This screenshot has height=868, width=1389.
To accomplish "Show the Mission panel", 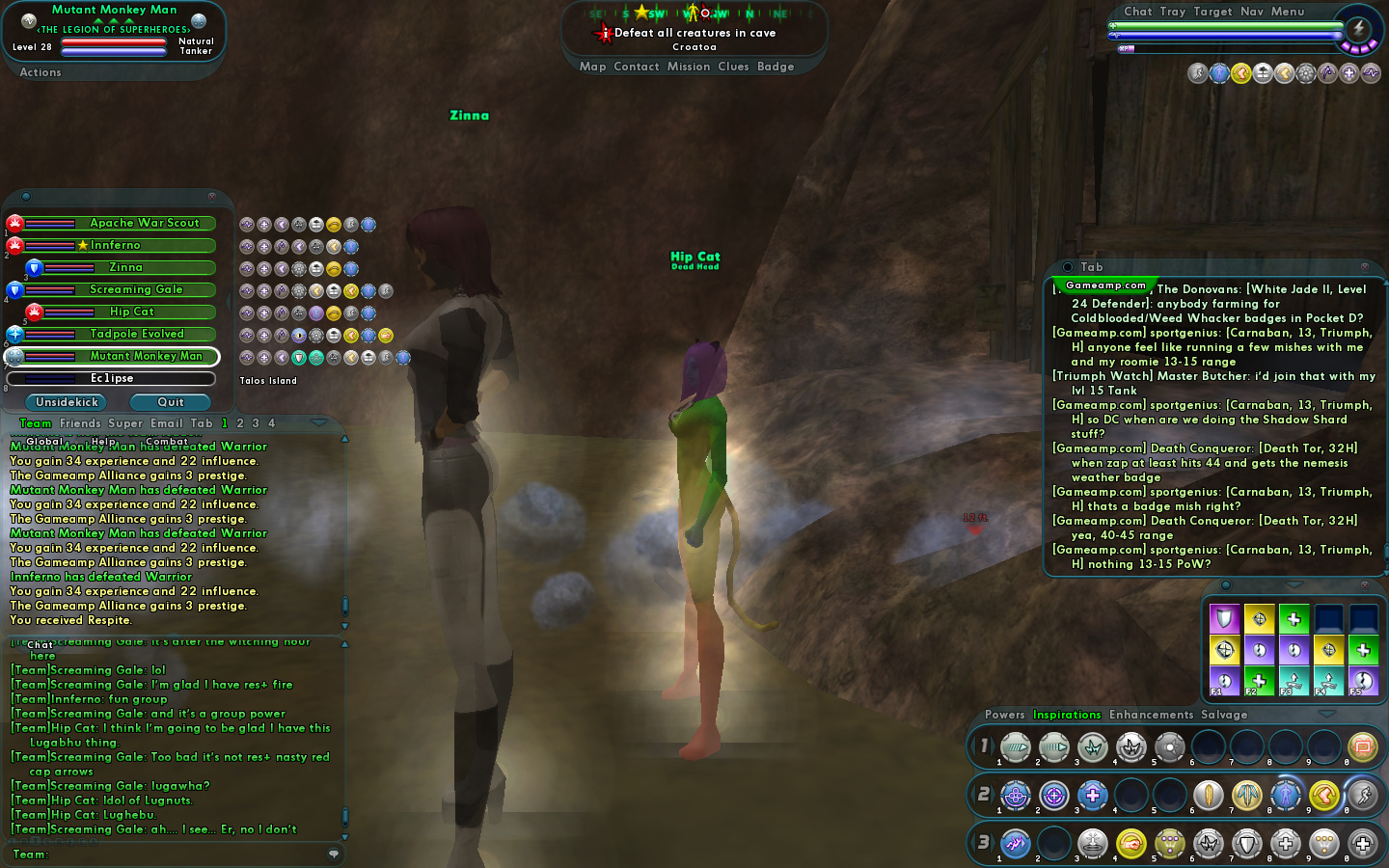I will 688,67.
